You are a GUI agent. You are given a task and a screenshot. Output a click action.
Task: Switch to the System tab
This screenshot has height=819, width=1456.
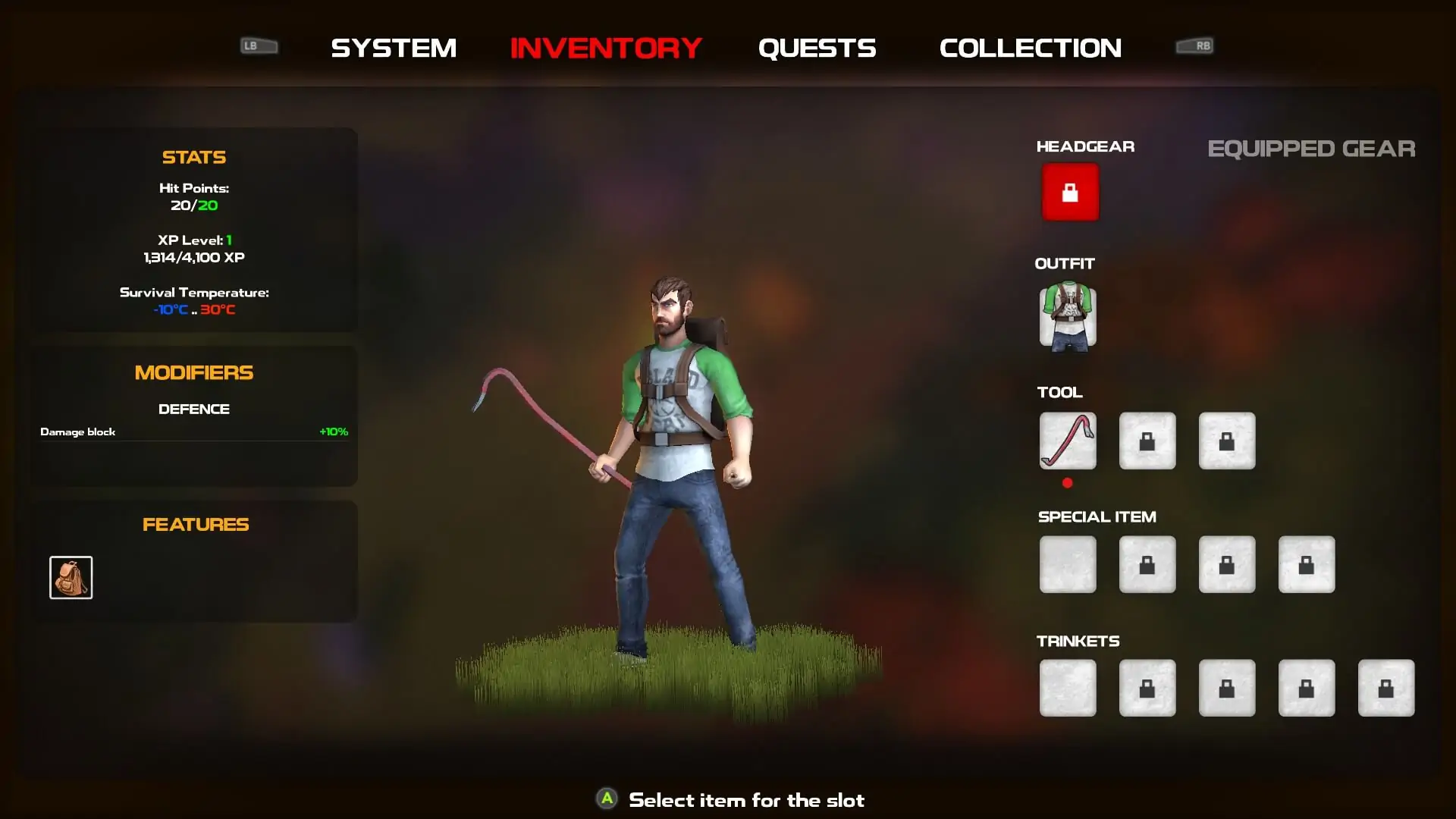point(394,48)
